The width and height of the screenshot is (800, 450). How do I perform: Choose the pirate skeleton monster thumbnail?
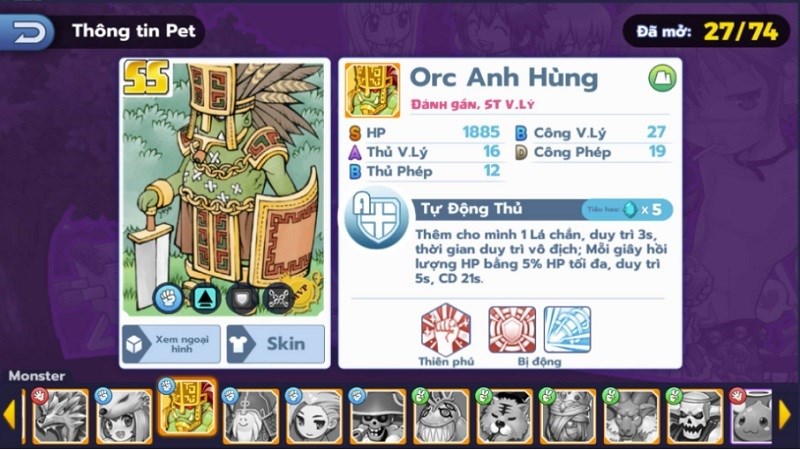point(377,415)
